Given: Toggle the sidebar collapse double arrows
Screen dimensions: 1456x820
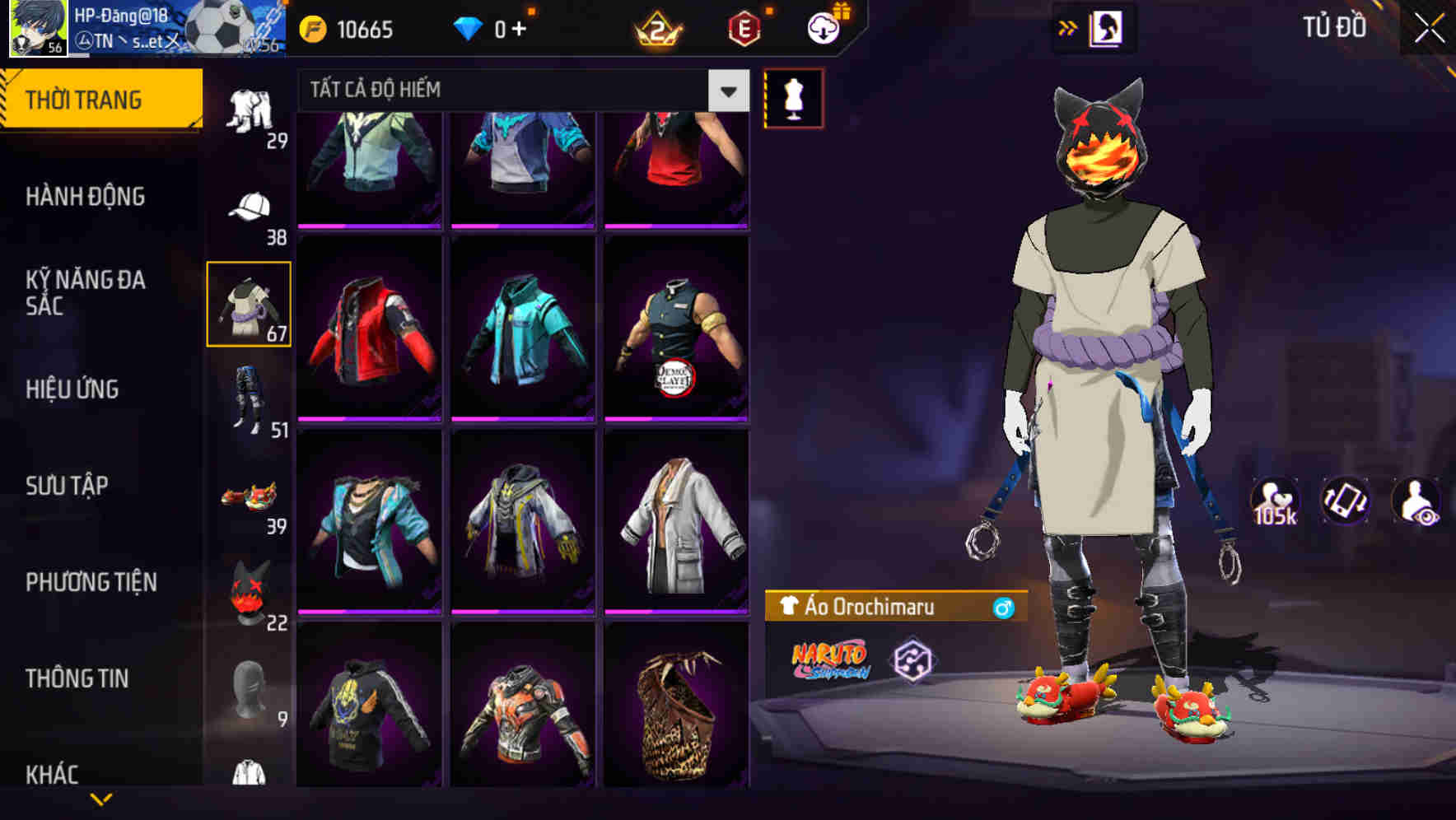Looking at the screenshot, I should click(1067, 27).
